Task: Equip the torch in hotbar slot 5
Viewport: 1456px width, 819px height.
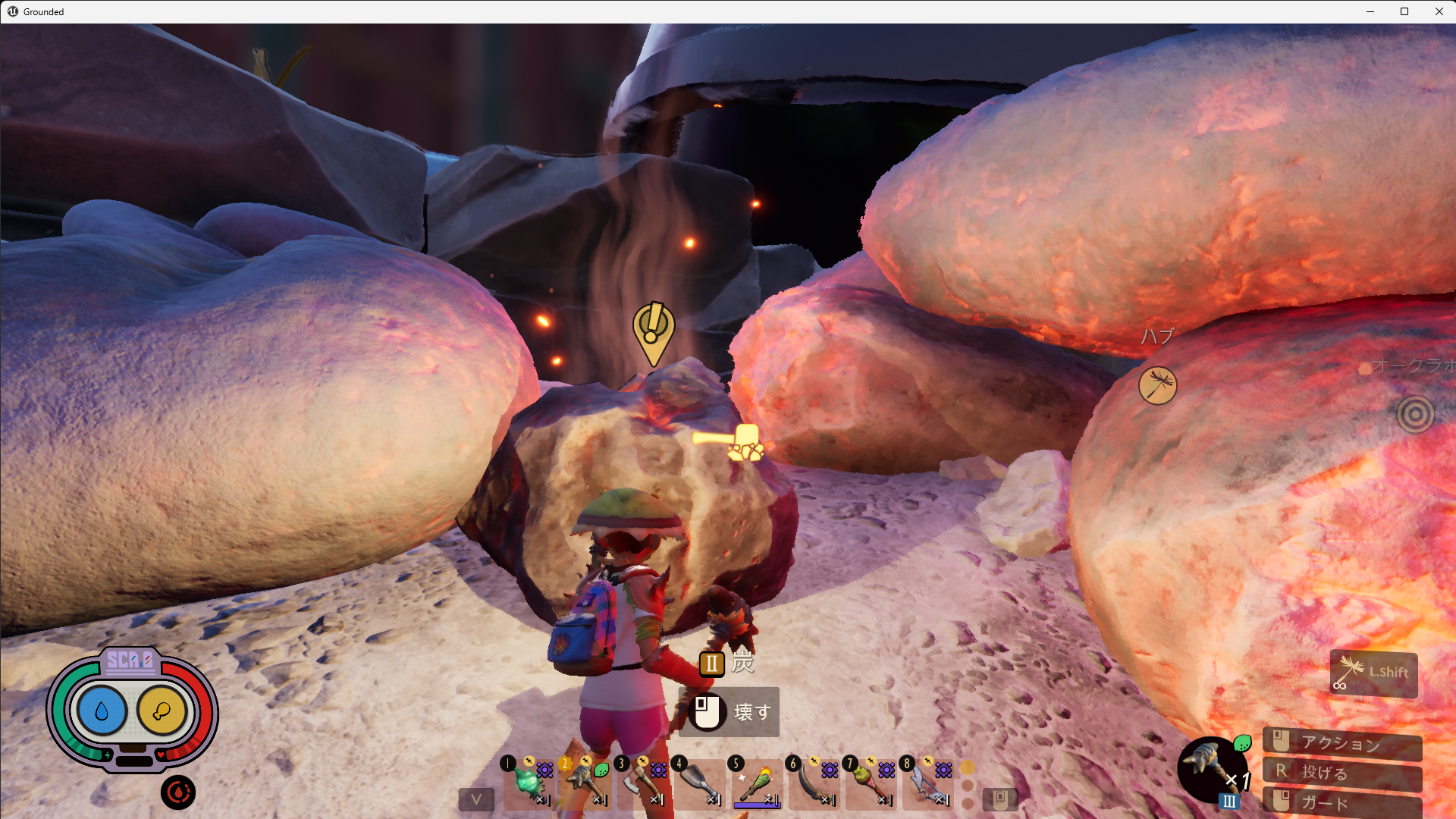Action: [x=755, y=783]
